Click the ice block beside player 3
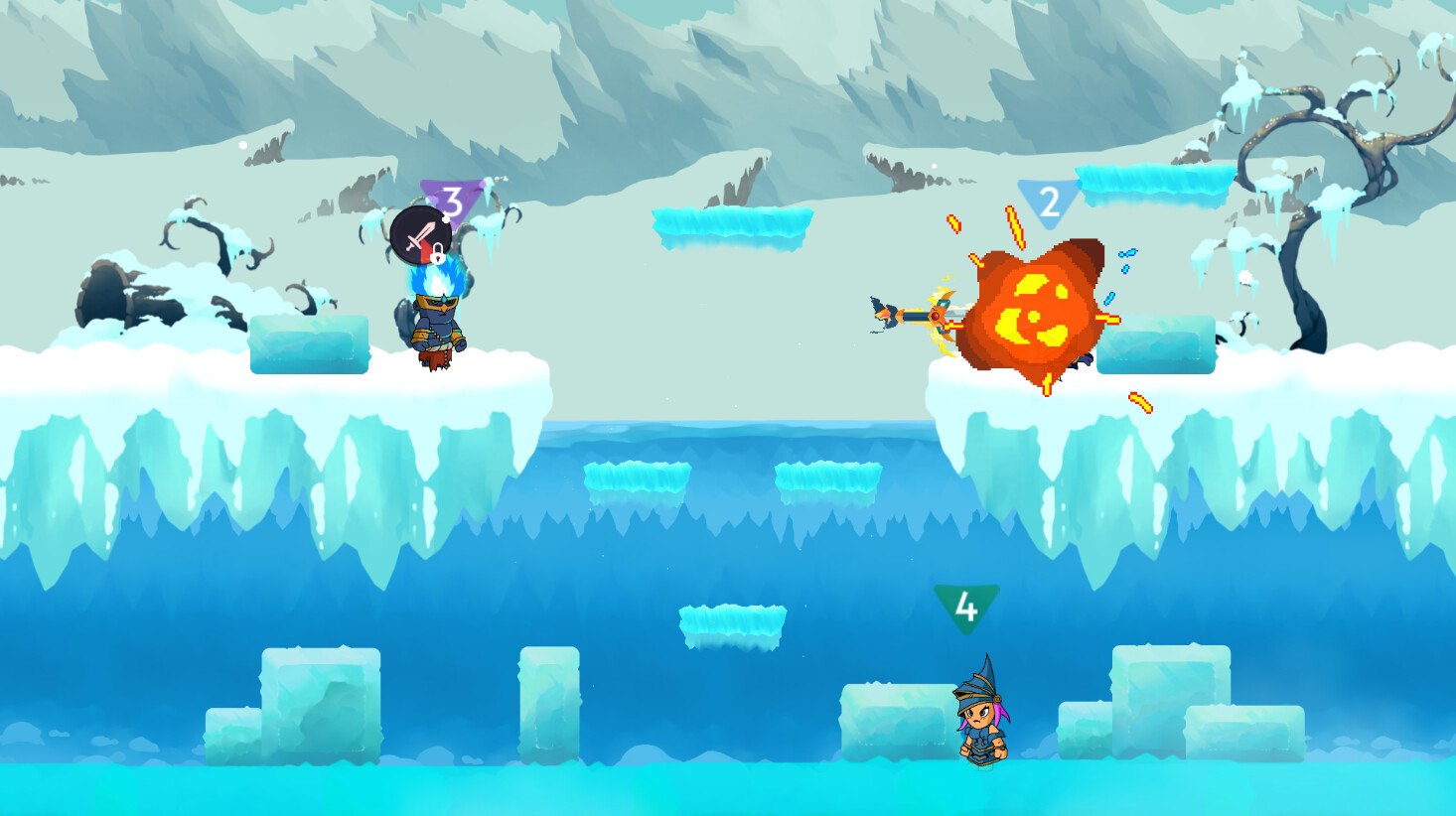This screenshot has height=816, width=1456. [310, 342]
